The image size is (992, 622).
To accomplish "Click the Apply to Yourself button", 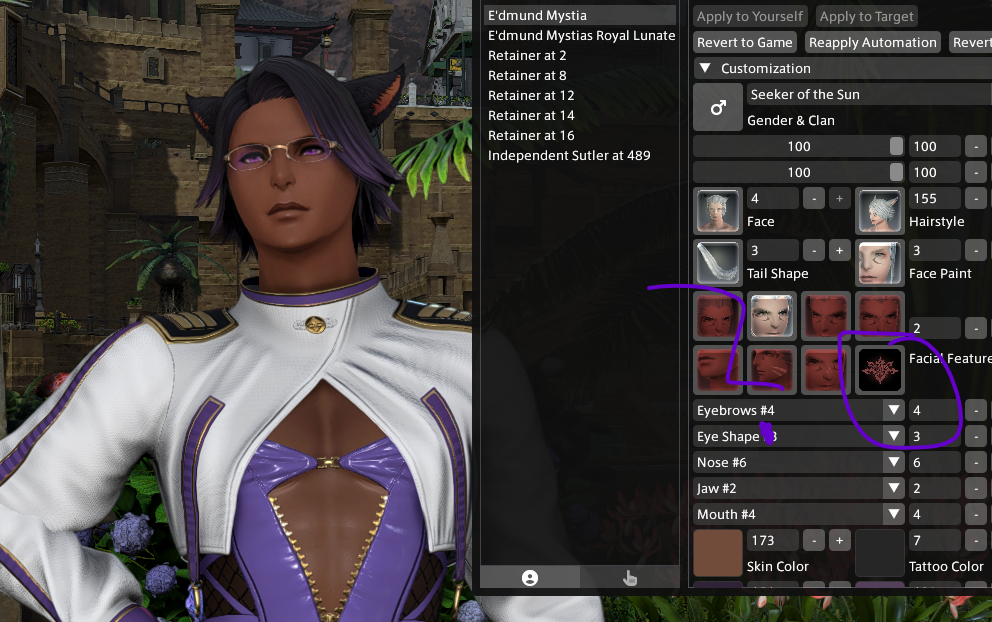I will [x=750, y=16].
